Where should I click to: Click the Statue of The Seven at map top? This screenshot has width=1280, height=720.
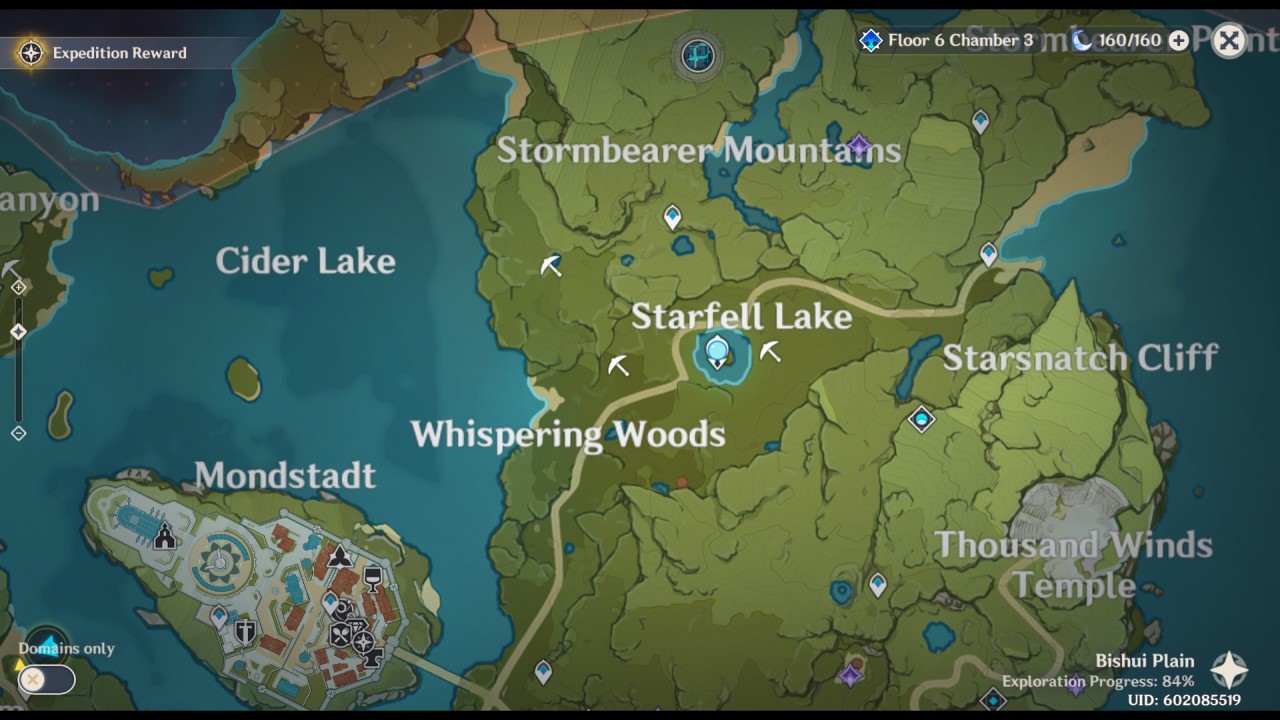696,57
